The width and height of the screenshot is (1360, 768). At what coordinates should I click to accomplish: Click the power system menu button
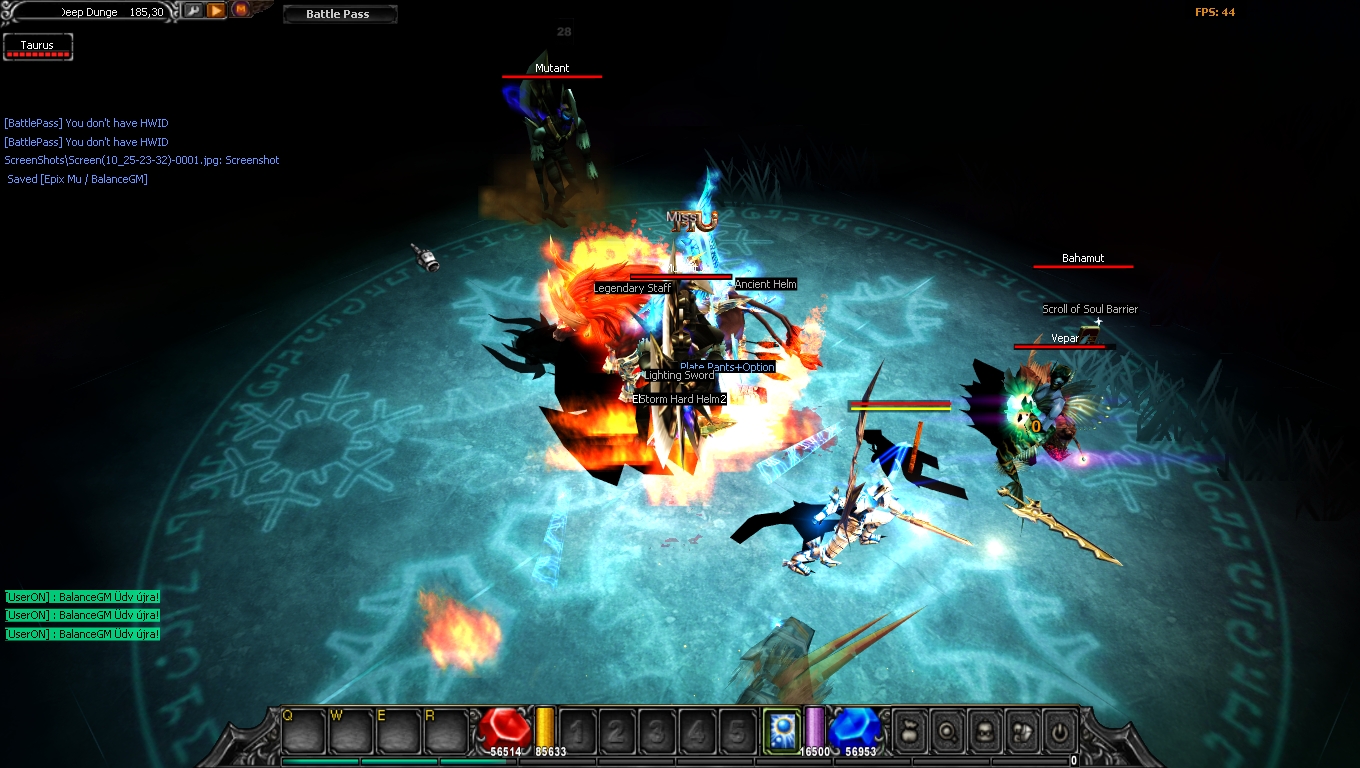[1060, 732]
